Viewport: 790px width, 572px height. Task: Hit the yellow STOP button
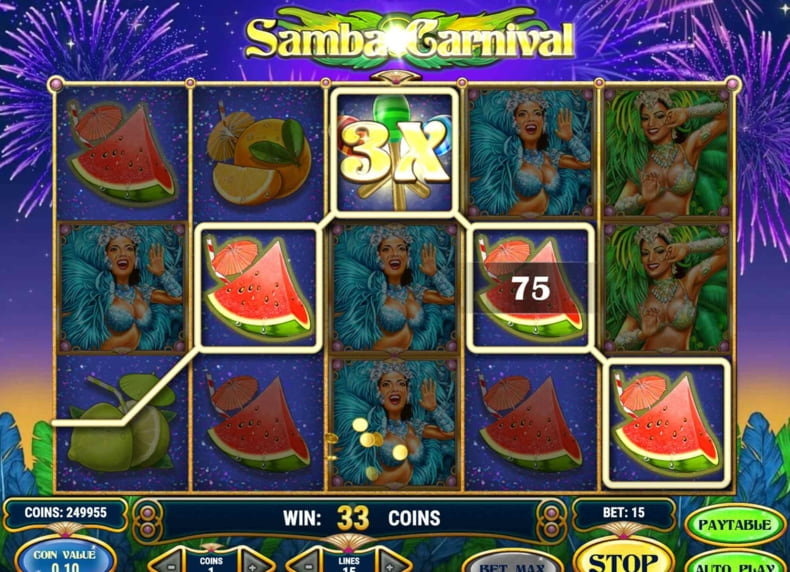pyautogui.click(x=621, y=558)
